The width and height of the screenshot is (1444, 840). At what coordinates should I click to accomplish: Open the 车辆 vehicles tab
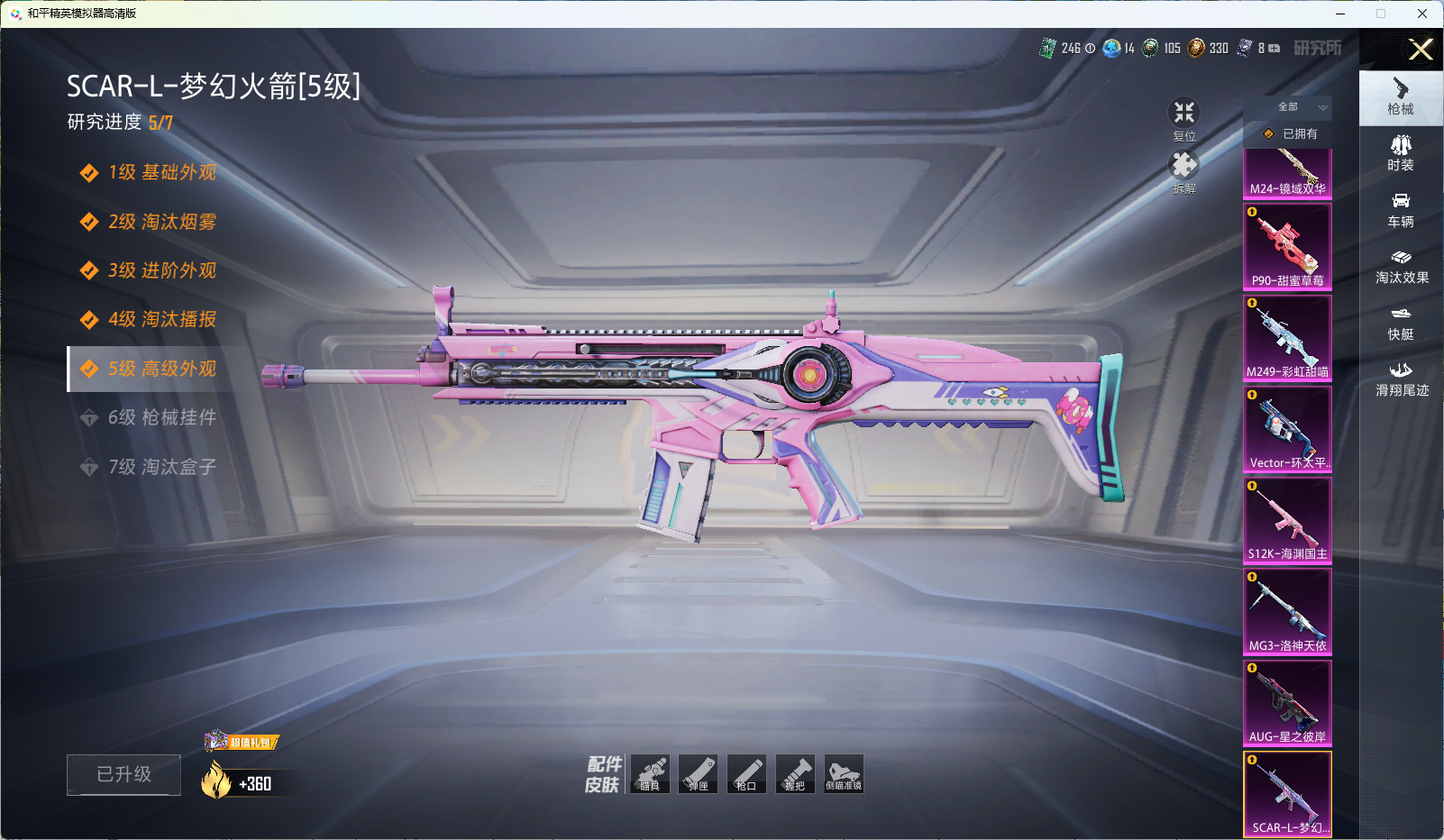click(x=1401, y=209)
